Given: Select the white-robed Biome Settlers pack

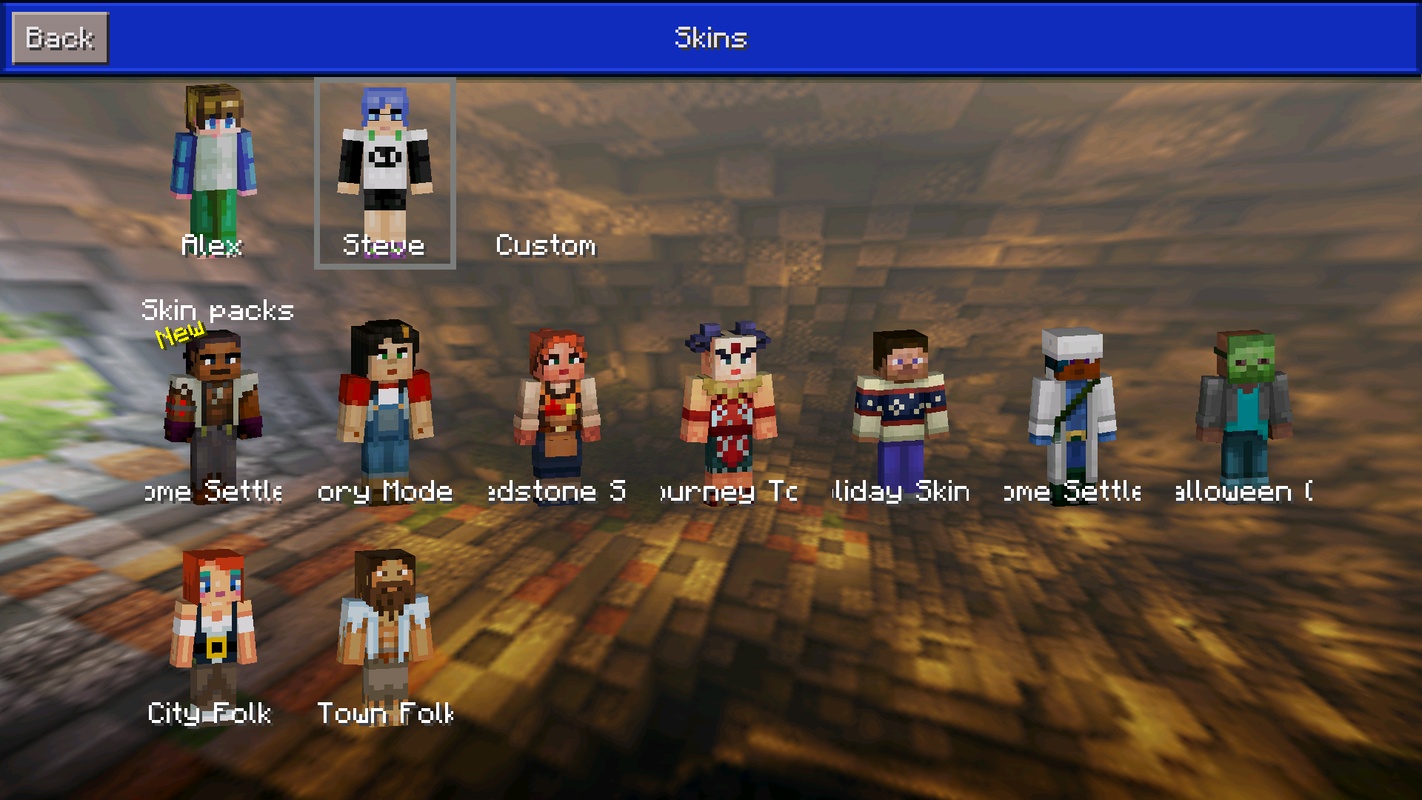Looking at the screenshot, I should pos(1072,415).
